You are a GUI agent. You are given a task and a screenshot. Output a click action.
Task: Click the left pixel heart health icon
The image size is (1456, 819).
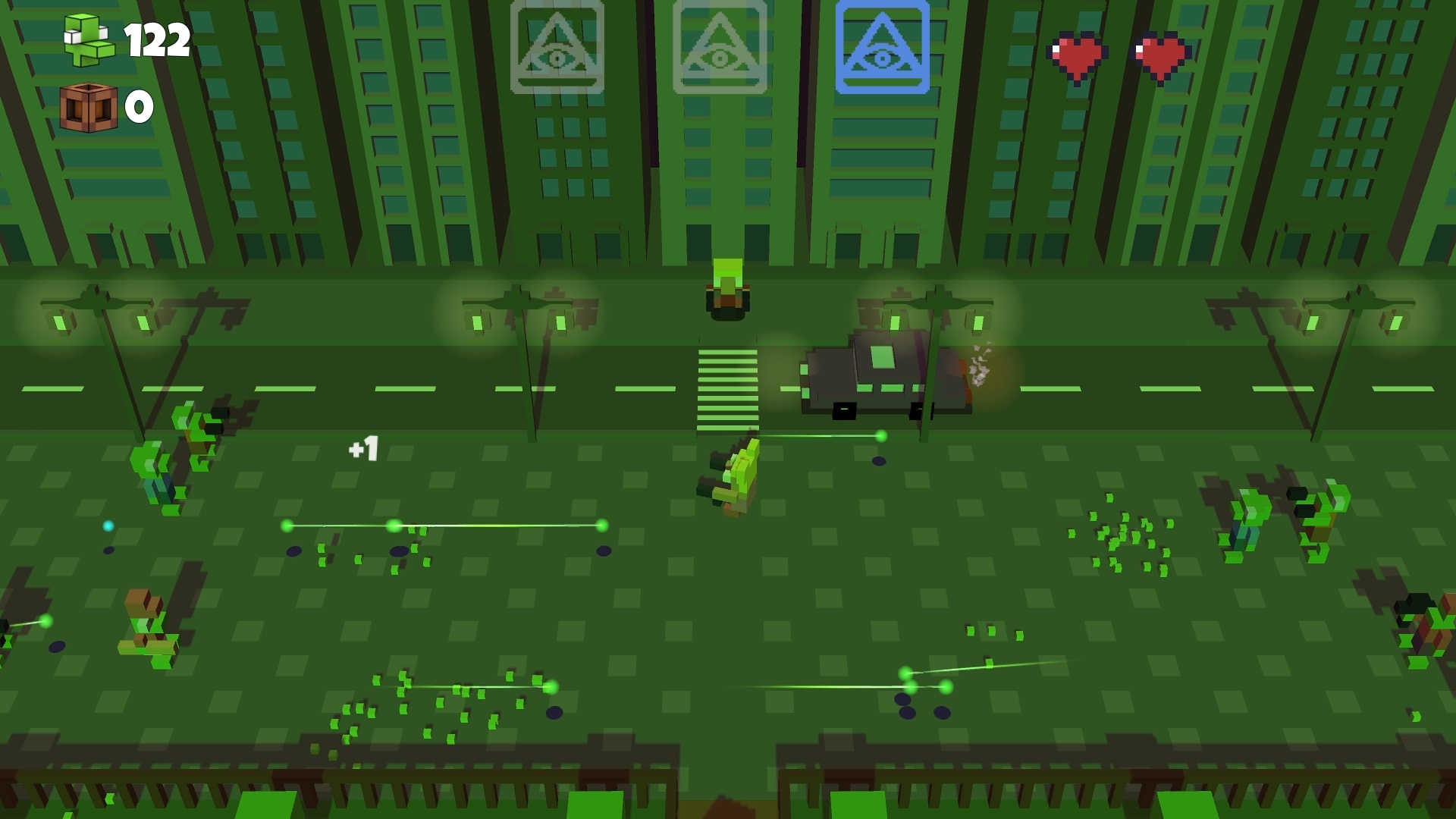pyautogui.click(x=1074, y=52)
